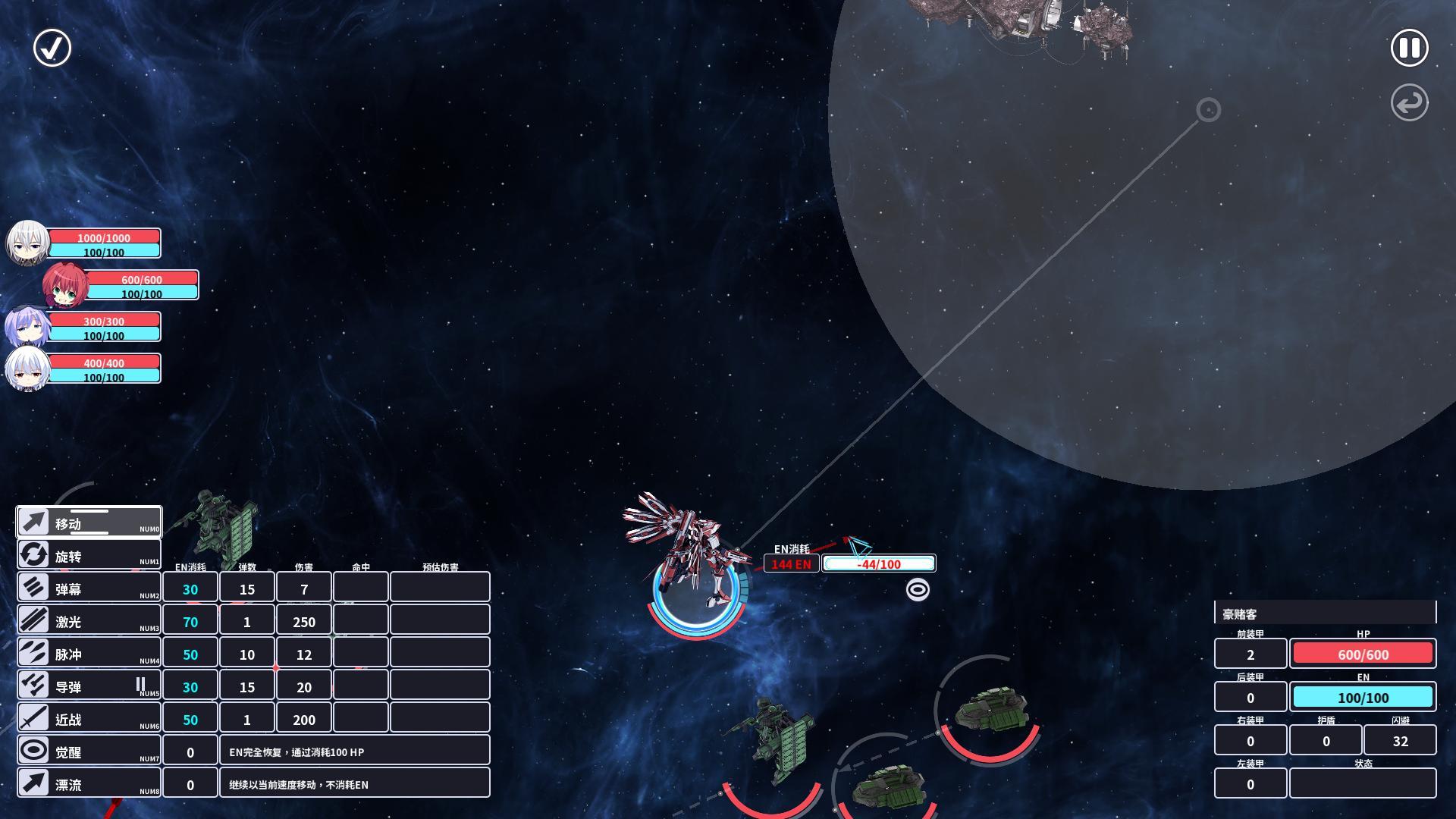The width and height of the screenshot is (1456, 819).
Task: Select the 移动 move action
Action: point(89,522)
